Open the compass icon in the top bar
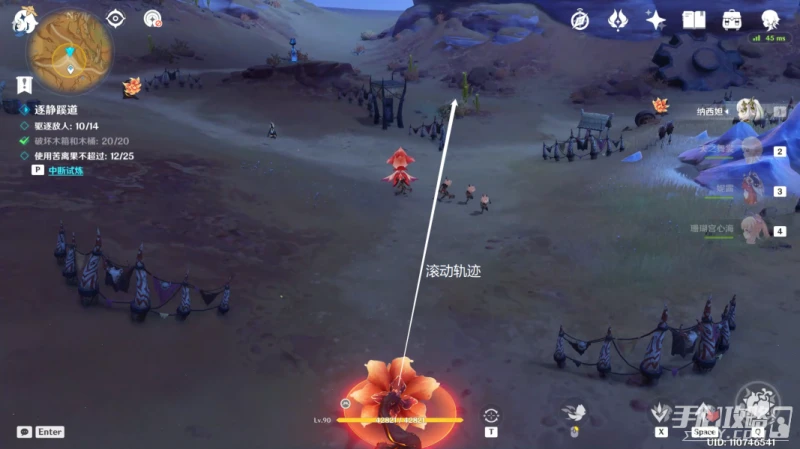This screenshot has width=800, height=449. pos(580,19)
